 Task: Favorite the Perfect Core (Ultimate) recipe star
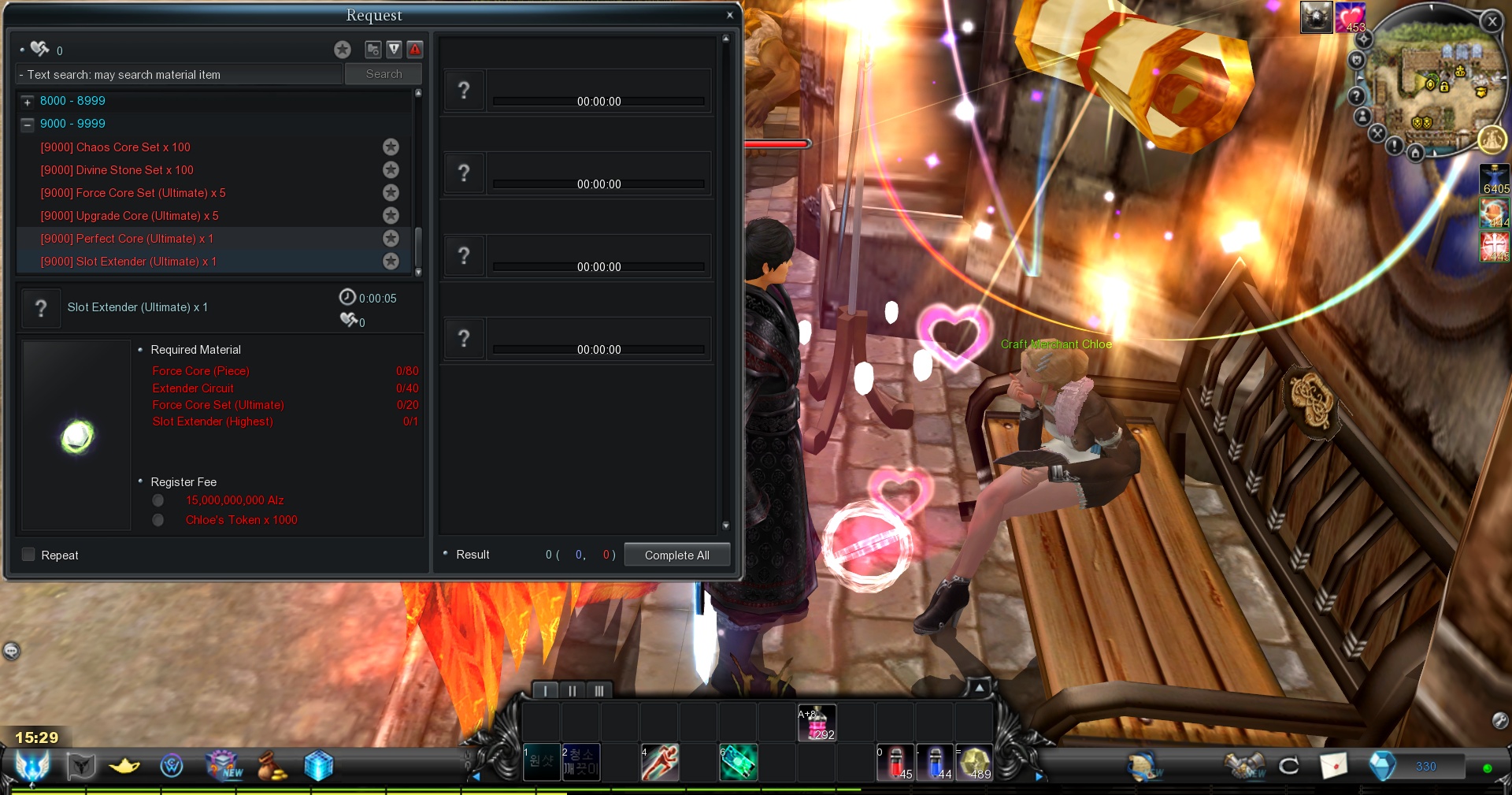tap(391, 238)
